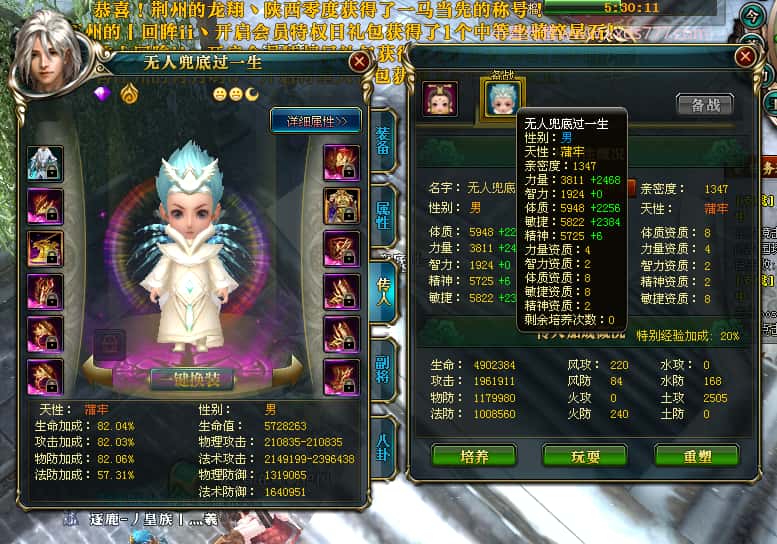Click the green 玩耍 play button
Screen dimensions: 777x544
584,455
